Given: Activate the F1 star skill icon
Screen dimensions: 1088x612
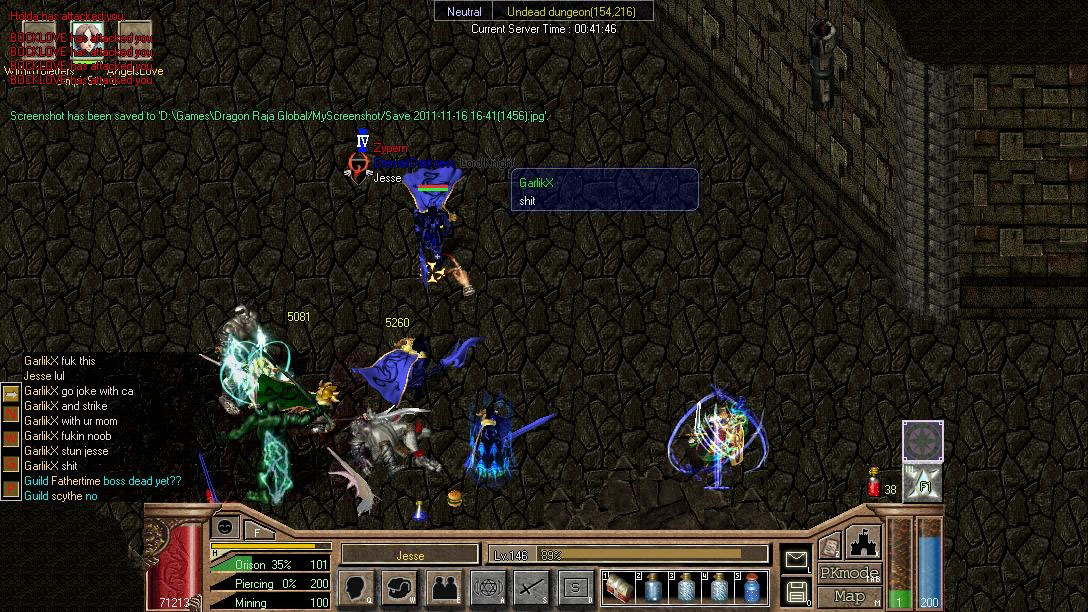Looking at the screenshot, I should point(923,483).
